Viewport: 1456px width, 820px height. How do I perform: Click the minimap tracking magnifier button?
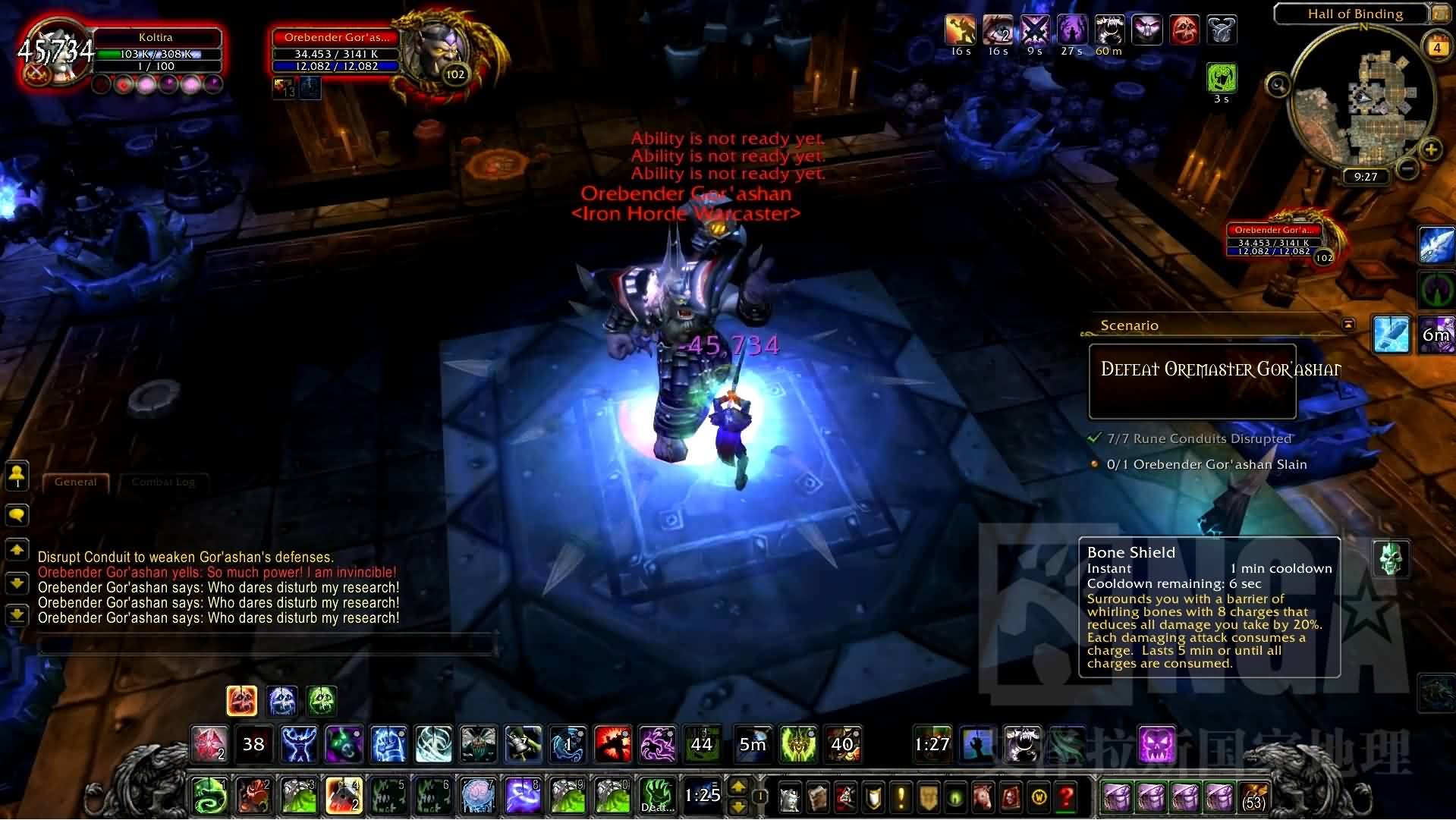point(1278,85)
